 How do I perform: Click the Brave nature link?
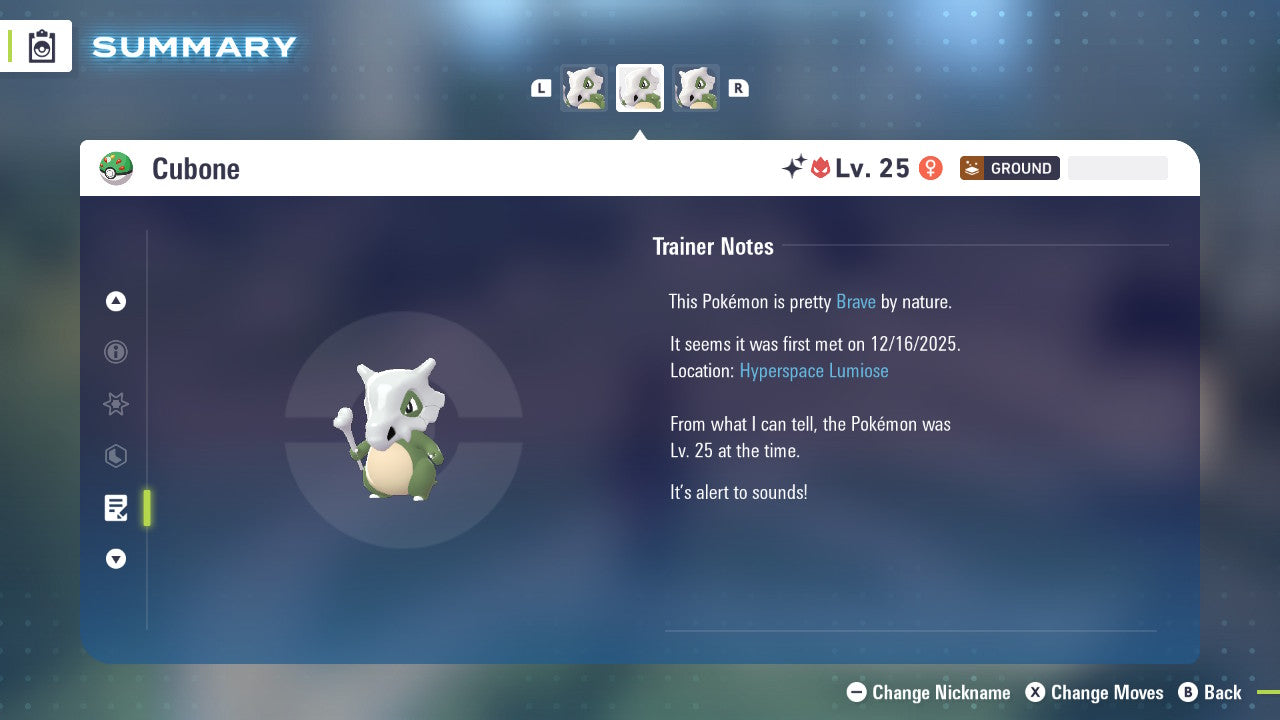(x=856, y=301)
